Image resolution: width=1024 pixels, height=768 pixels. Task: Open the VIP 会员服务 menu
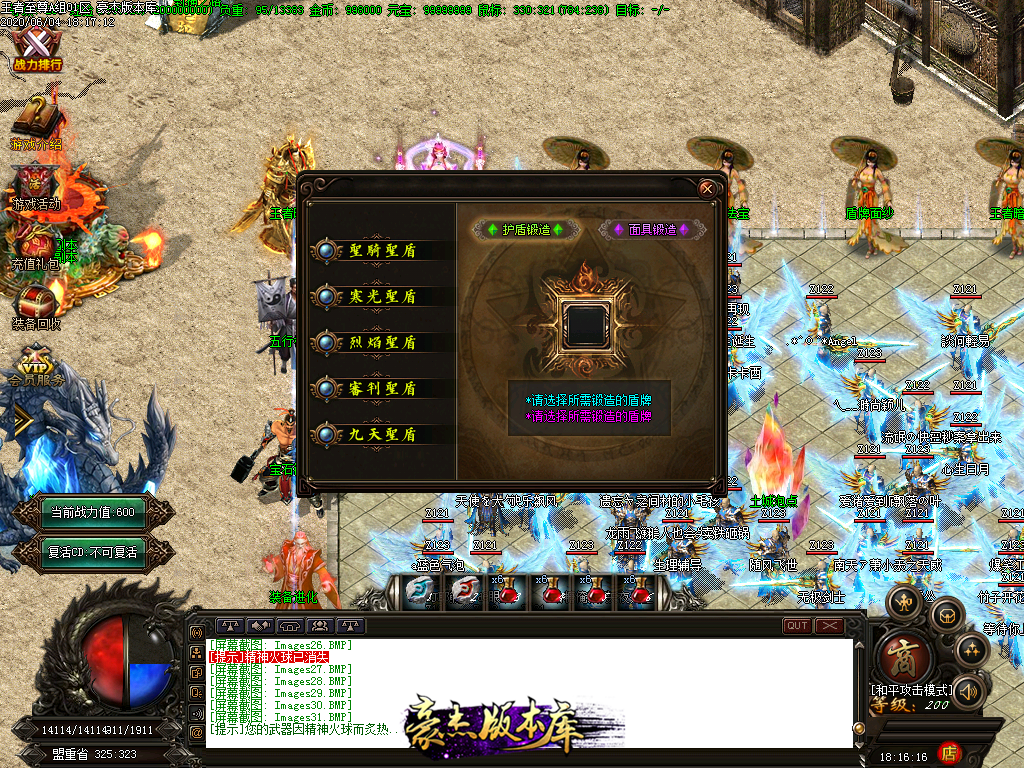click(36, 366)
